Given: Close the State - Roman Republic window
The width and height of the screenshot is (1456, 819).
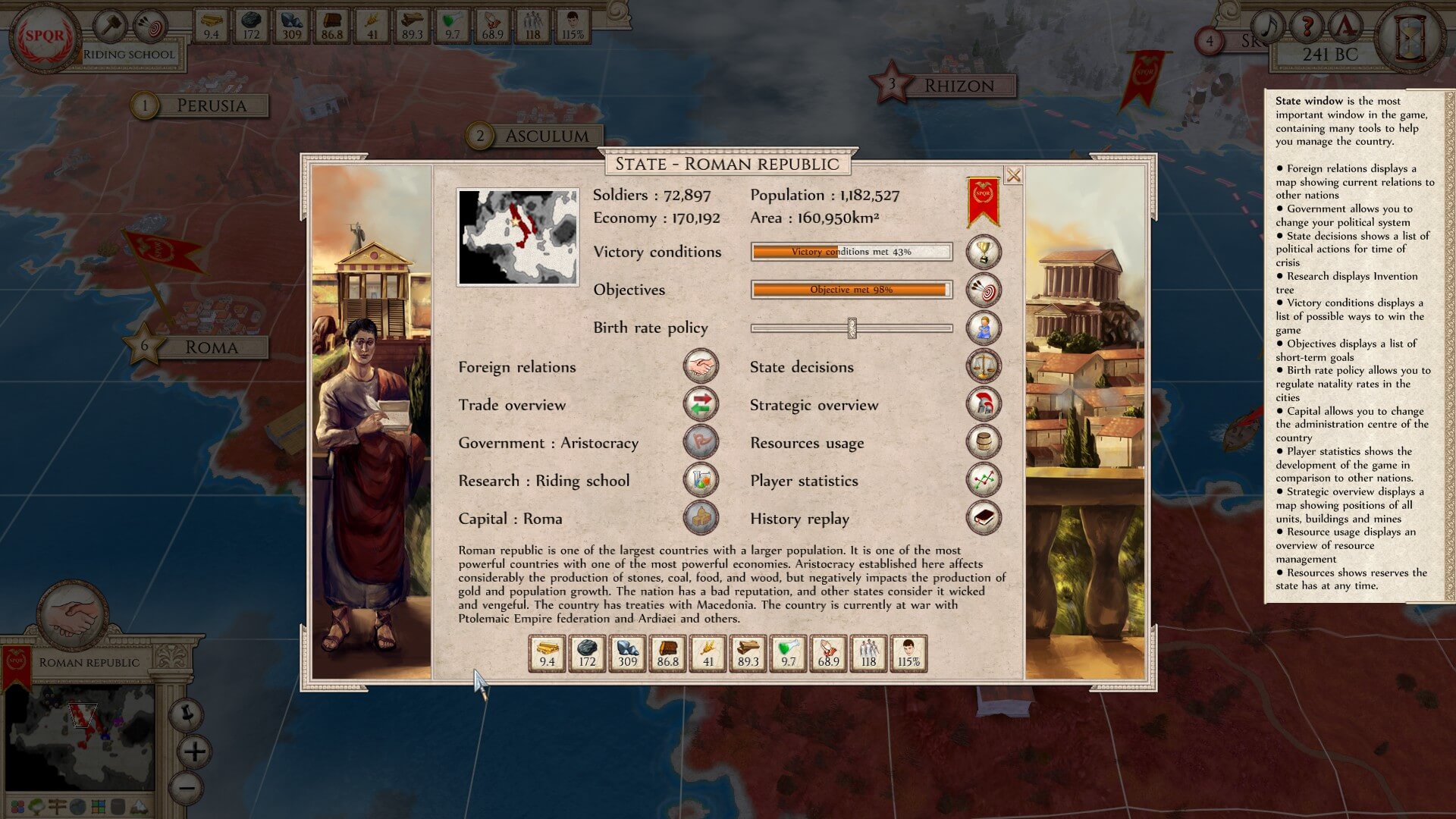Looking at the screenshot, I should pos(1013,176).
